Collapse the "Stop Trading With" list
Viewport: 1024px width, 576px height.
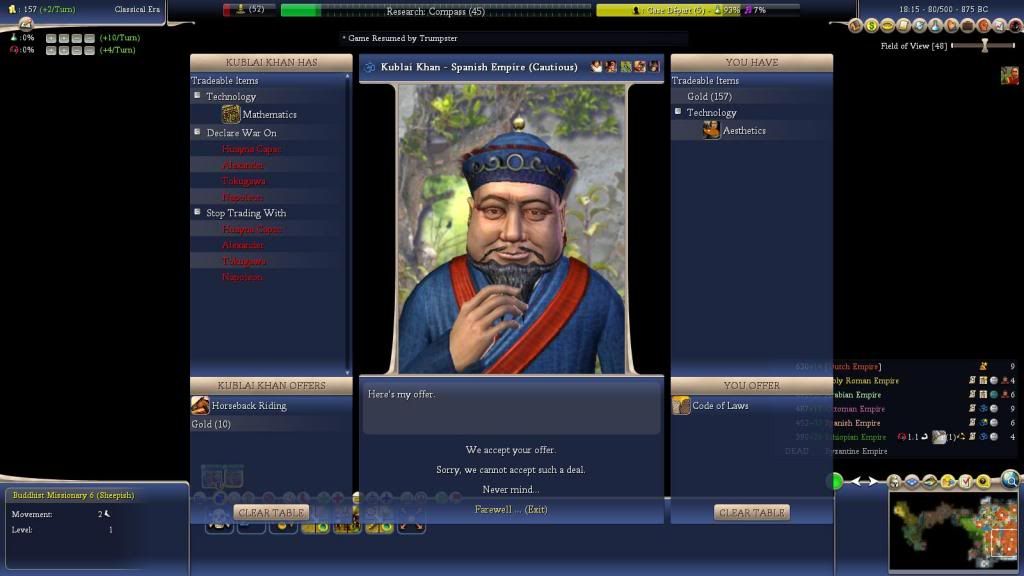[198, 212]
